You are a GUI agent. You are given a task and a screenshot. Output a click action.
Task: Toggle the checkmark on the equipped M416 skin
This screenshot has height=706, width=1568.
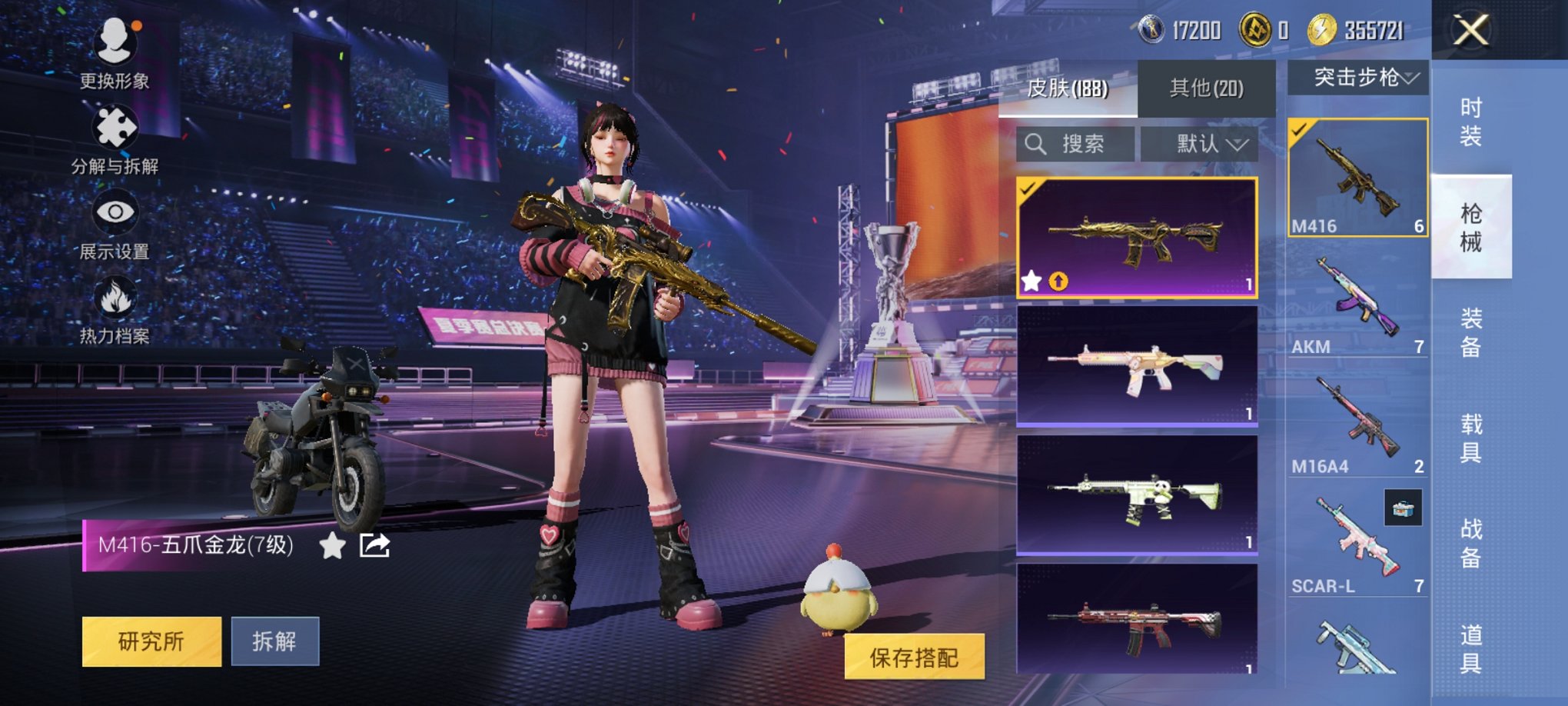tap(1029, 188)
